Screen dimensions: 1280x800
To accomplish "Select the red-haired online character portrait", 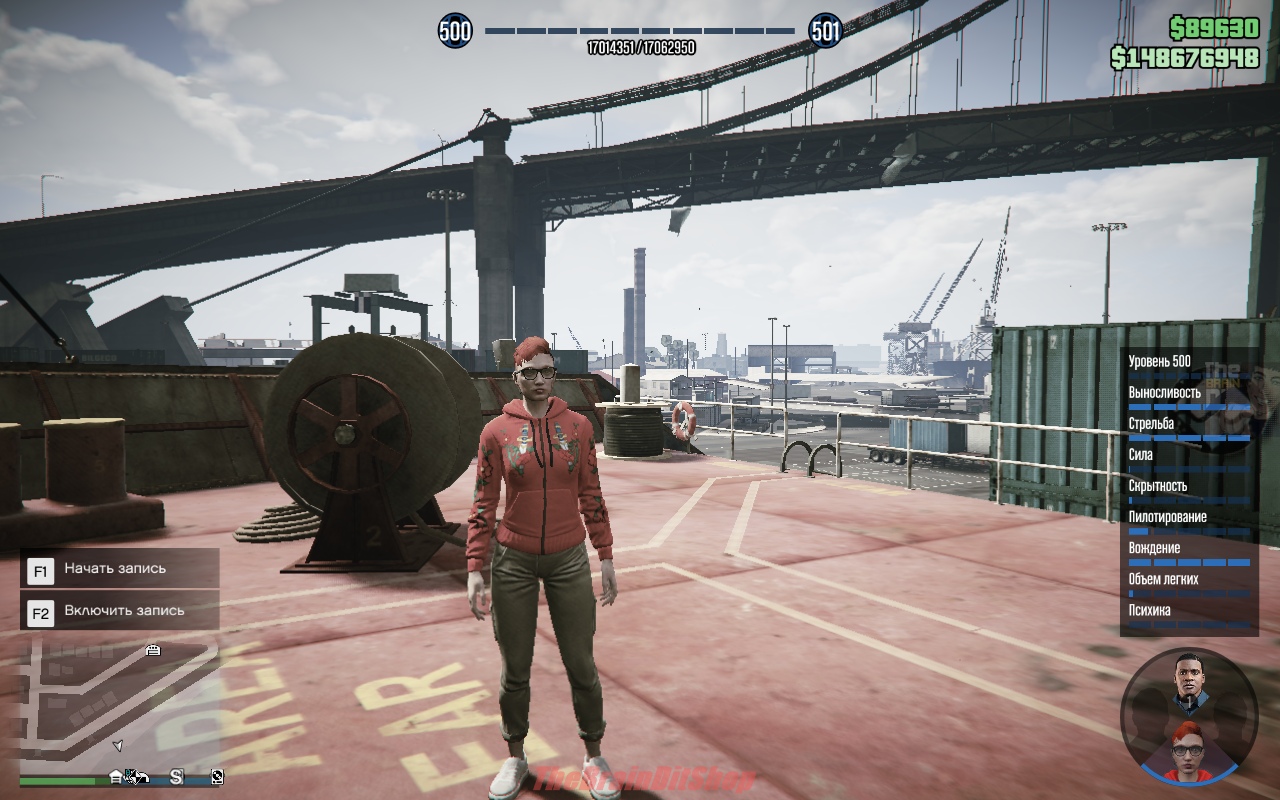I will (x=1190, y=746).
